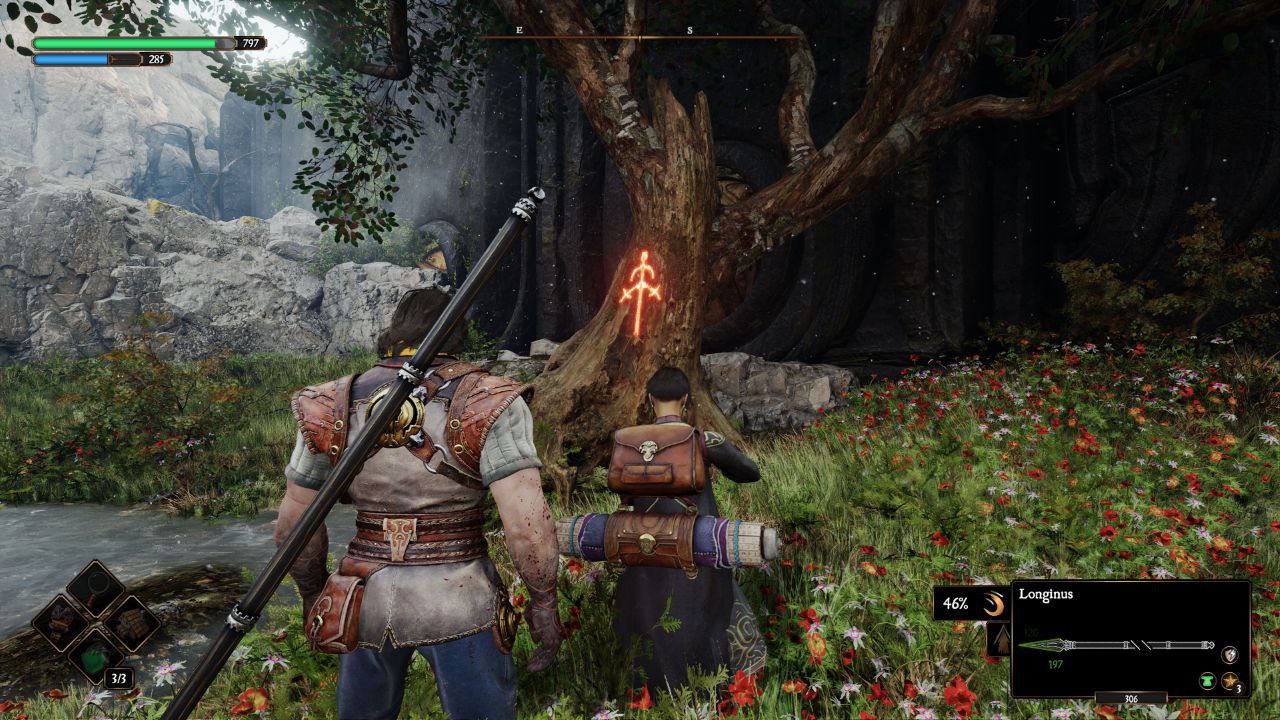Select the magnifying glass quick slot
Image resolution: width=1280 pixels, height=720 pixels.
(x=95, y=588)
